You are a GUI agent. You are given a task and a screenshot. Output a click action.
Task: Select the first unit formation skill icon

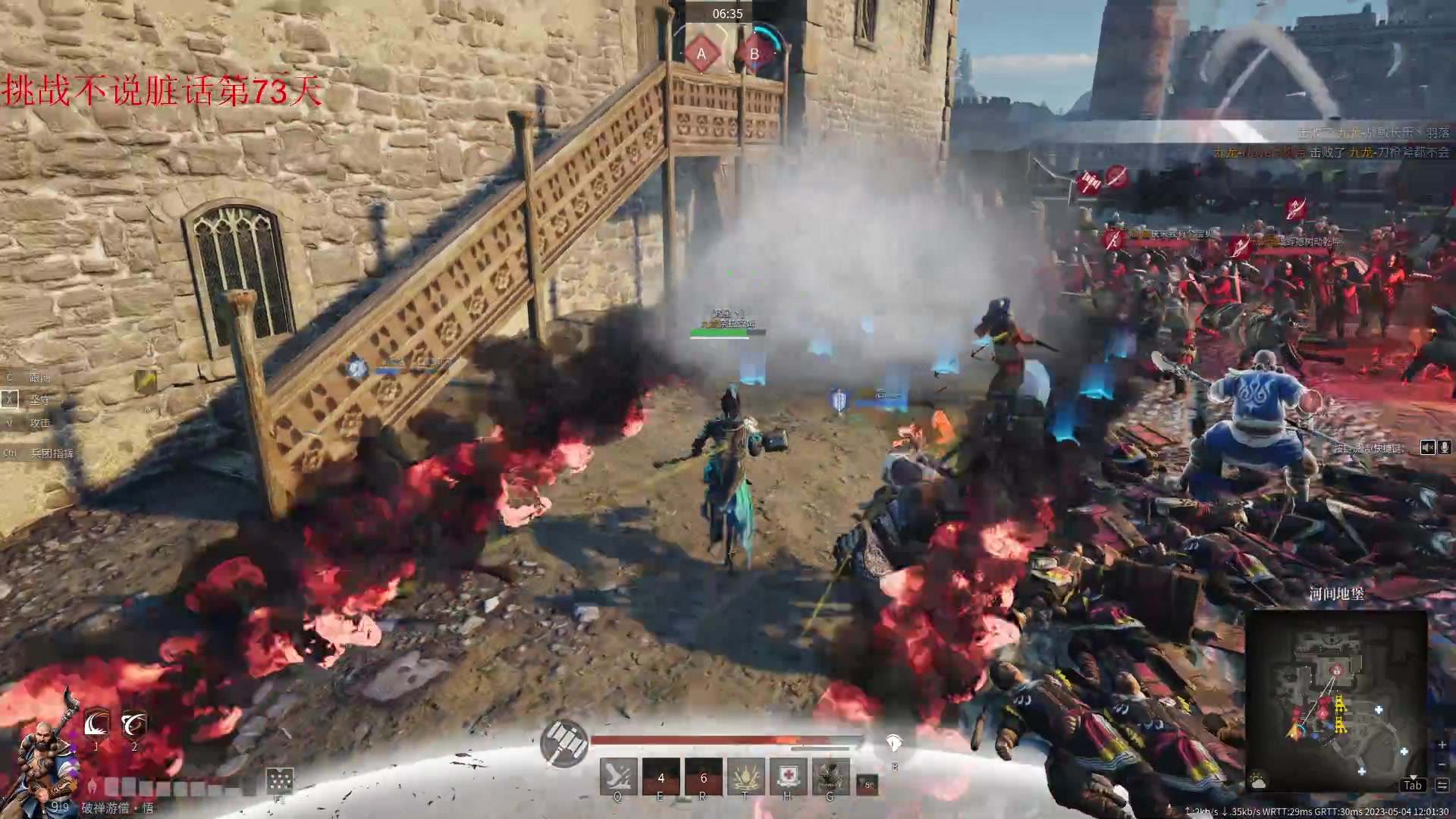click(x=96, y=725)
